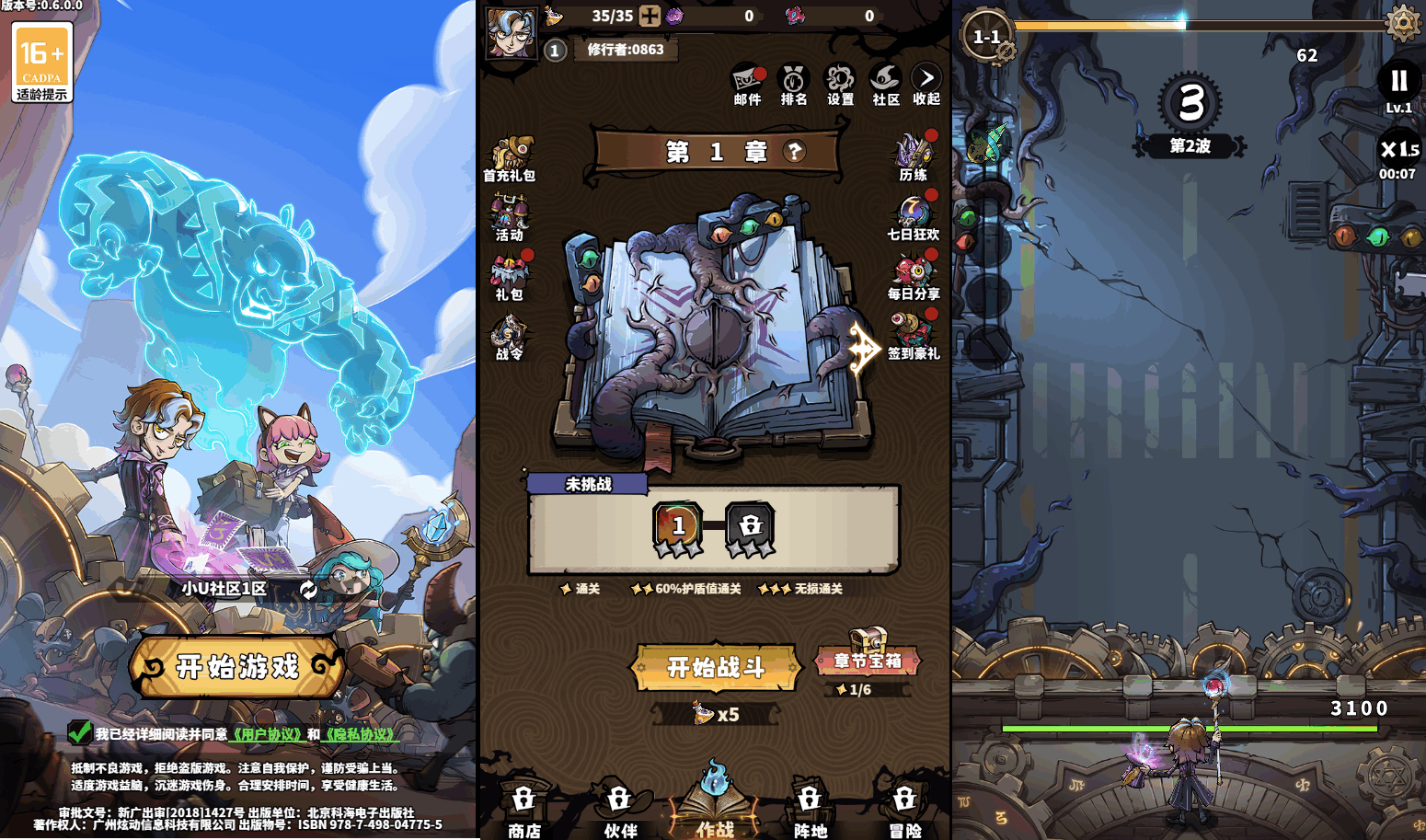Open the 章节宝箱 chapter chest
The image size is (1426, 840).
[867, 658]
